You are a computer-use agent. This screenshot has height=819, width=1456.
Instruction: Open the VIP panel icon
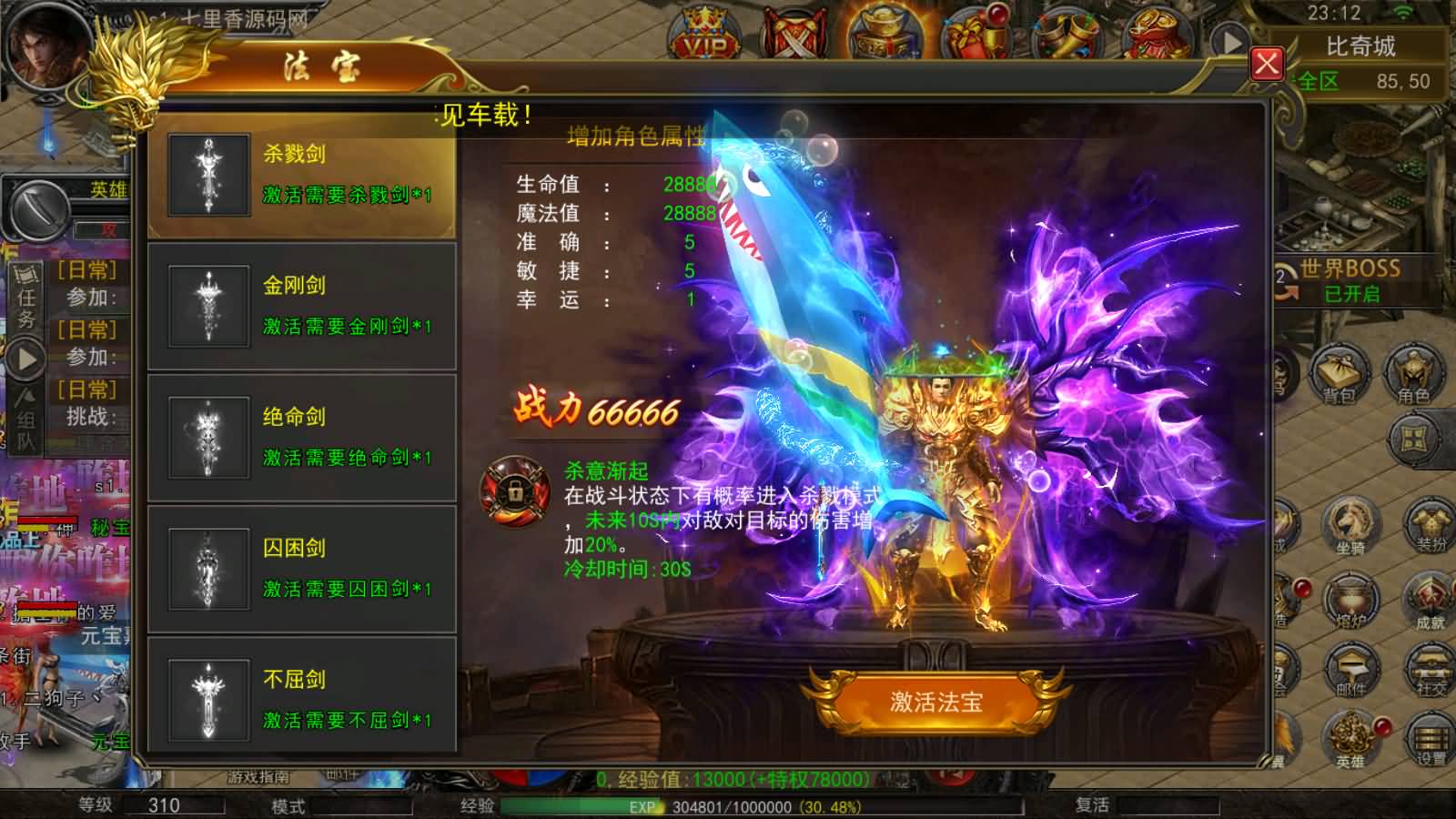click(x=709, y=30)
